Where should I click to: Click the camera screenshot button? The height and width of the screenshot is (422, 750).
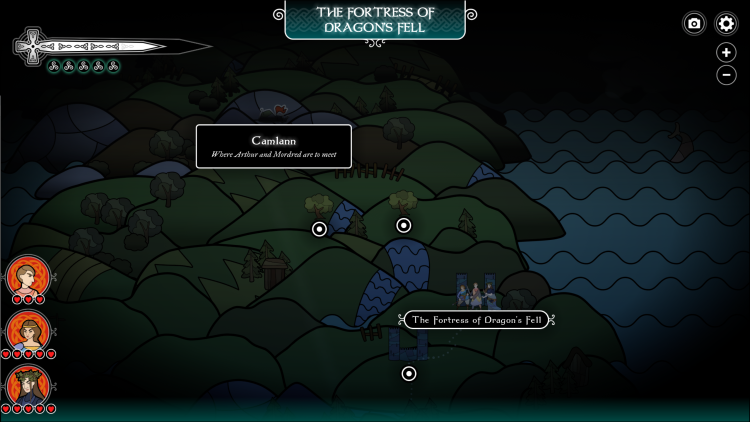[694, 23]
